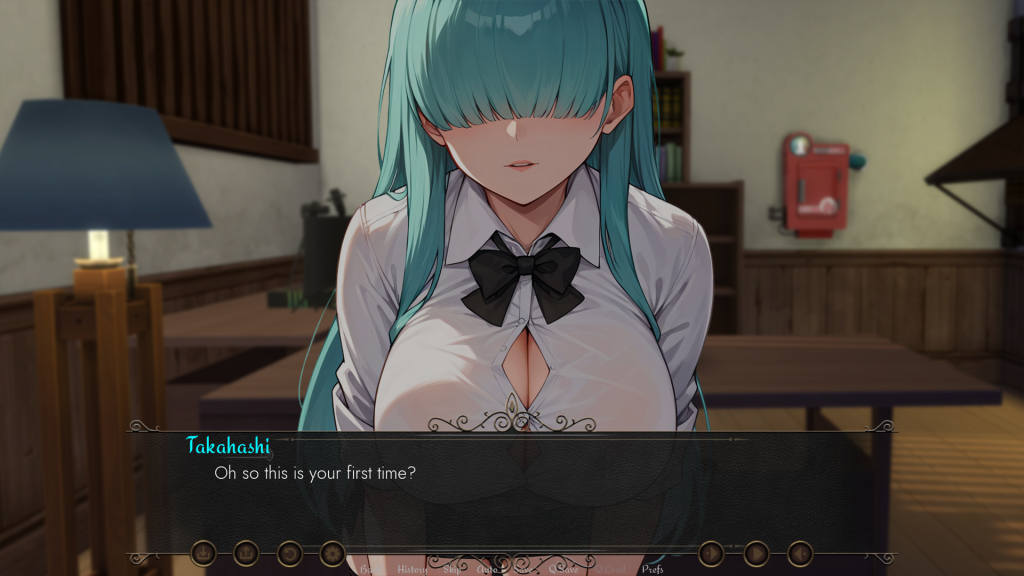1024x576 pixels.
Task: Quick load with Q.Load
Action: pyautogui.click(x=610, y=570)
